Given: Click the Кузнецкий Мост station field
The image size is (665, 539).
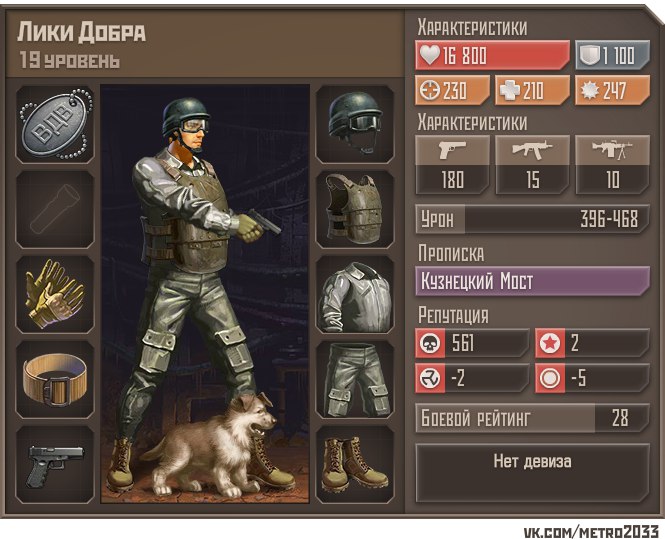Looking at the screenshot, I should click(x=532, y=281).
